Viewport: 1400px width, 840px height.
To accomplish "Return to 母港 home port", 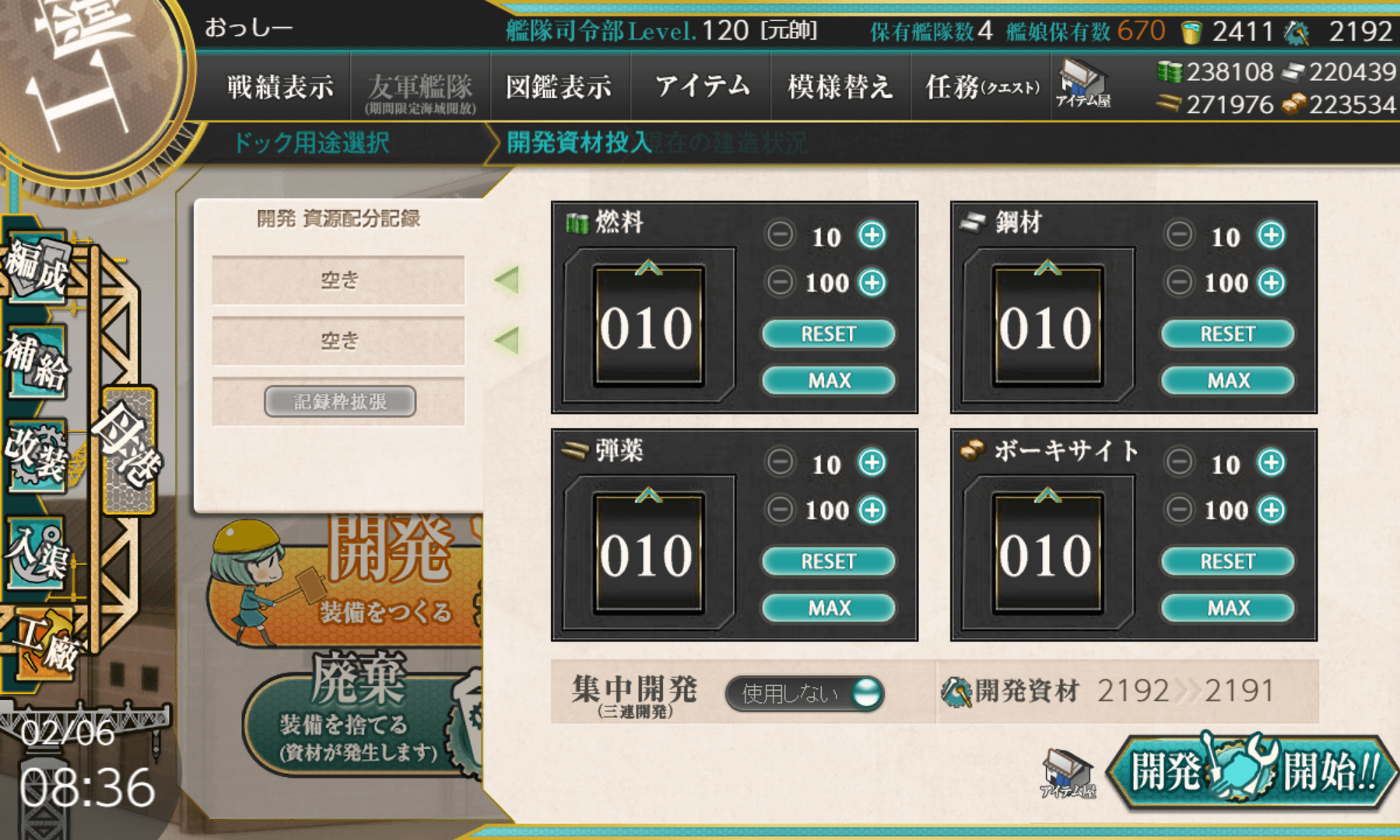I will tap(129, 450).
